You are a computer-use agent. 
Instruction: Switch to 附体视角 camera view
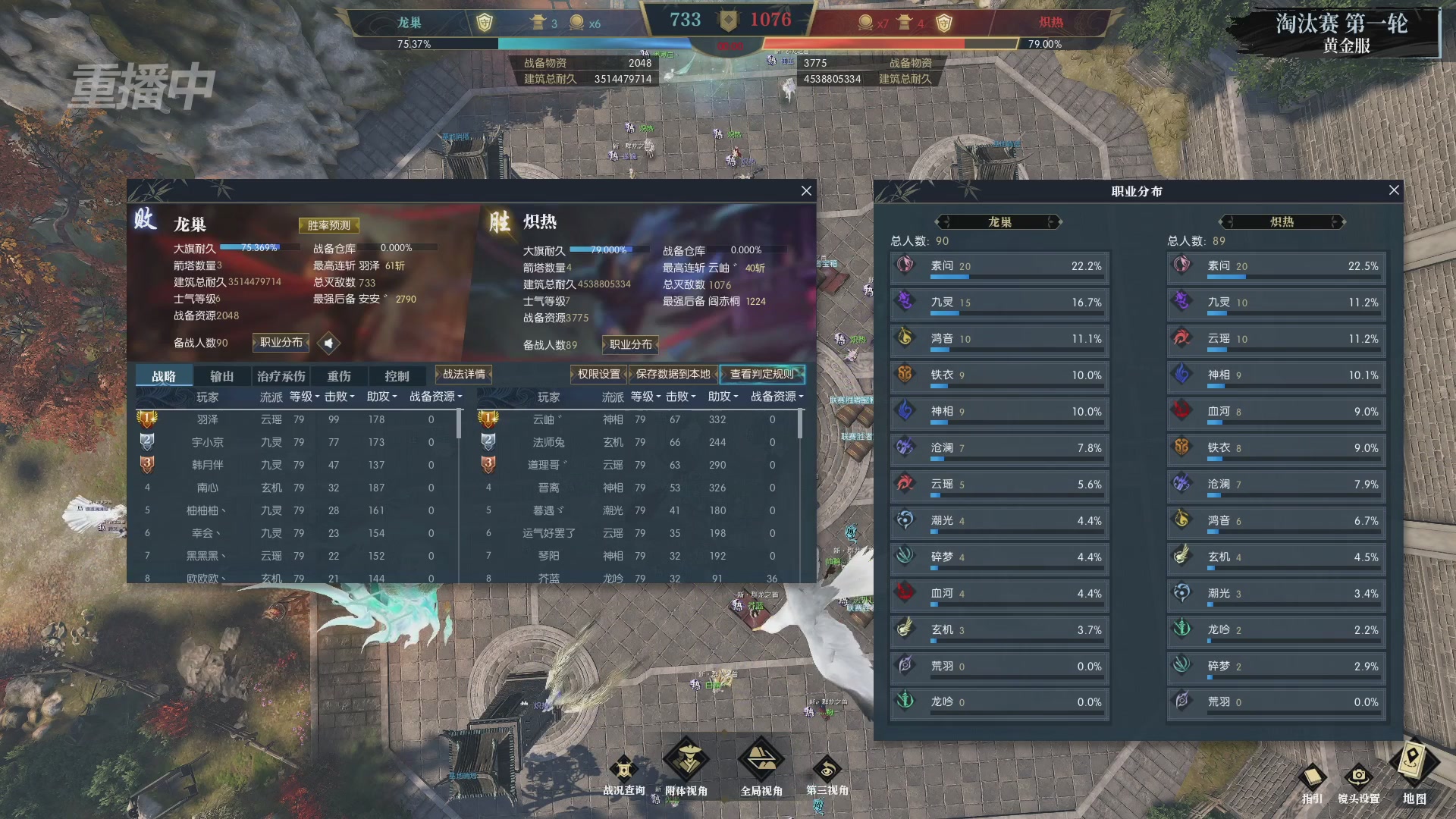[x=686, y=762]
